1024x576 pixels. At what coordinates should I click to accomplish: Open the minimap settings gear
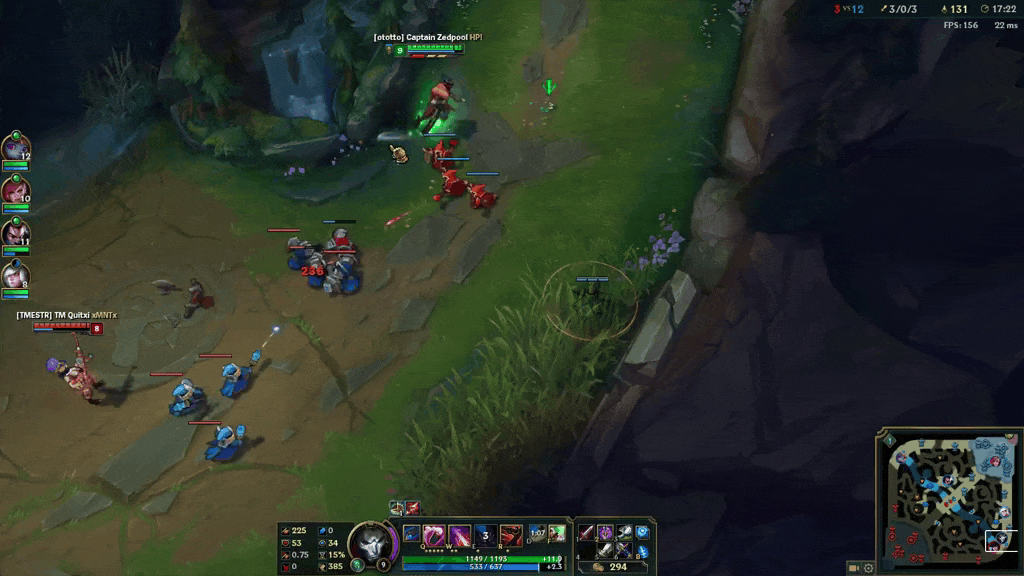(868, 567)
